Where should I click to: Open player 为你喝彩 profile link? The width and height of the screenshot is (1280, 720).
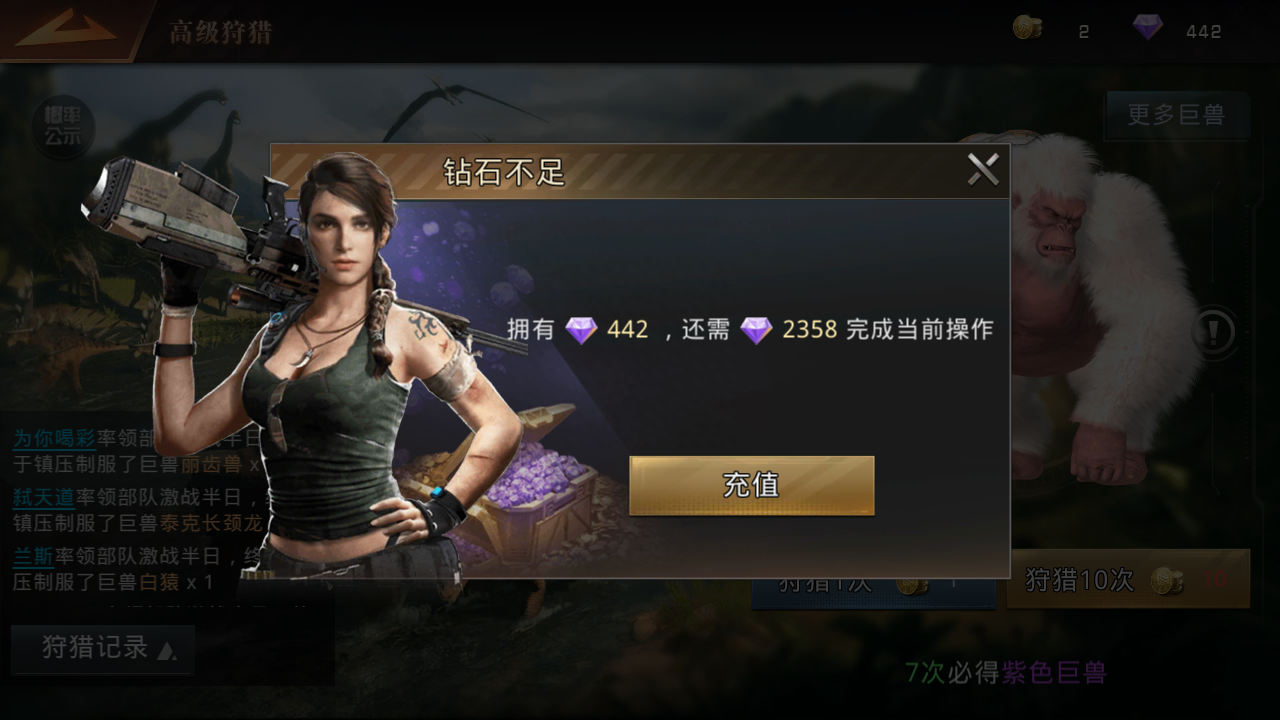point(54,439)
